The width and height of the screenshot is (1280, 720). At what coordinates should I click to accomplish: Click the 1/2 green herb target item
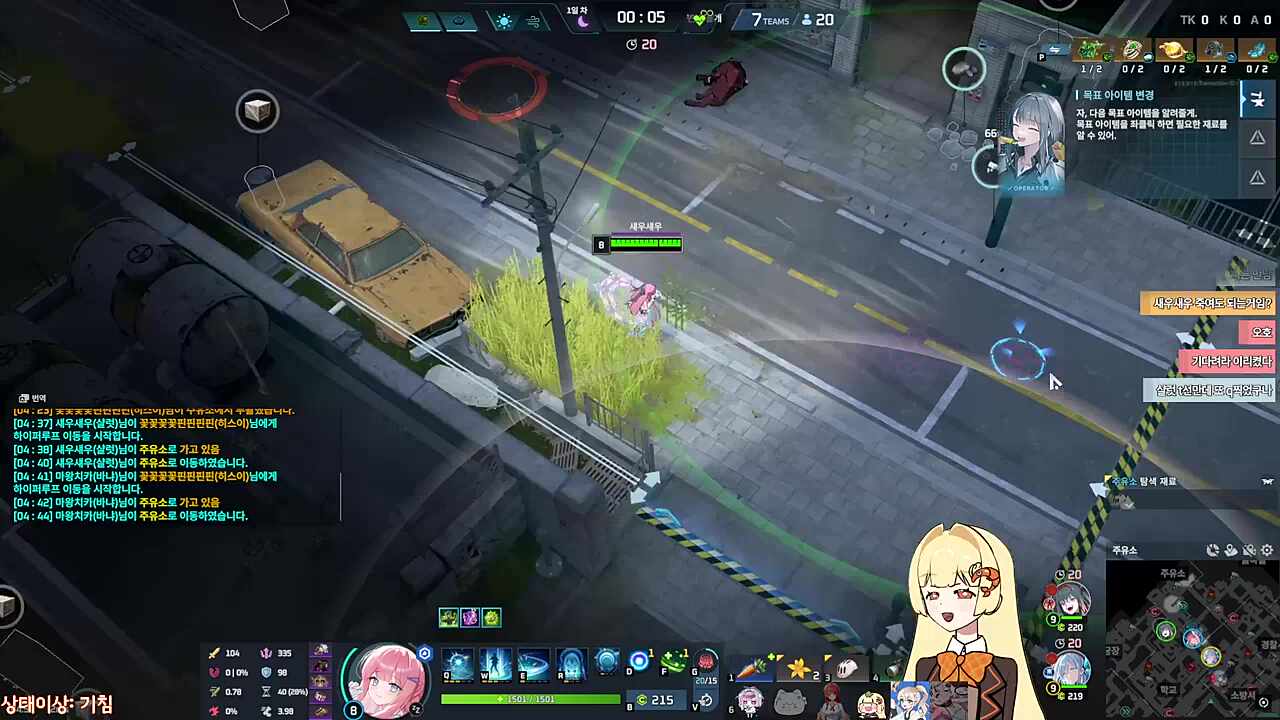pyautogui.click(x=1091, y=50)
